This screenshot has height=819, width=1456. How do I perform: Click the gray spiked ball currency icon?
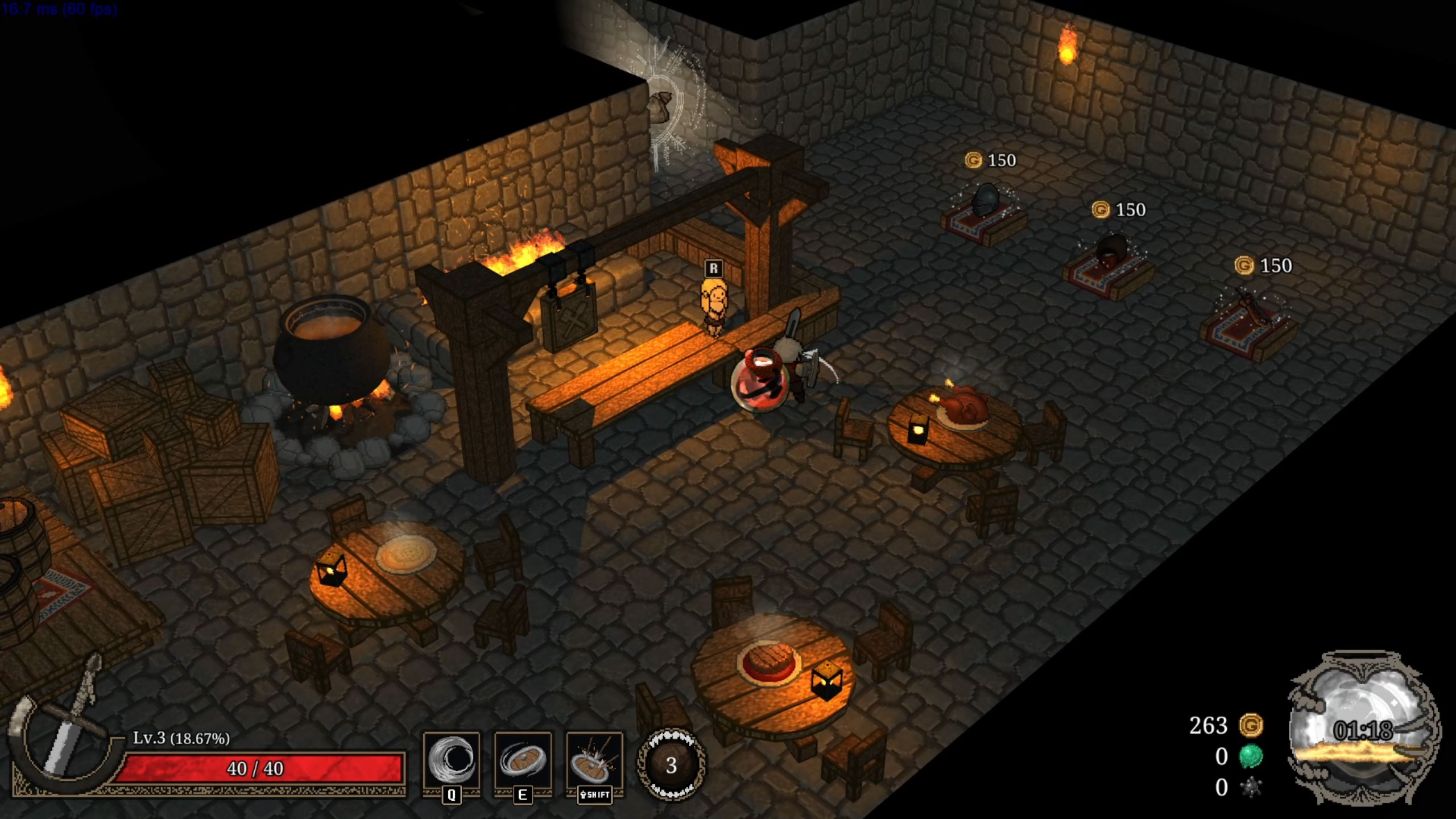1251,788
